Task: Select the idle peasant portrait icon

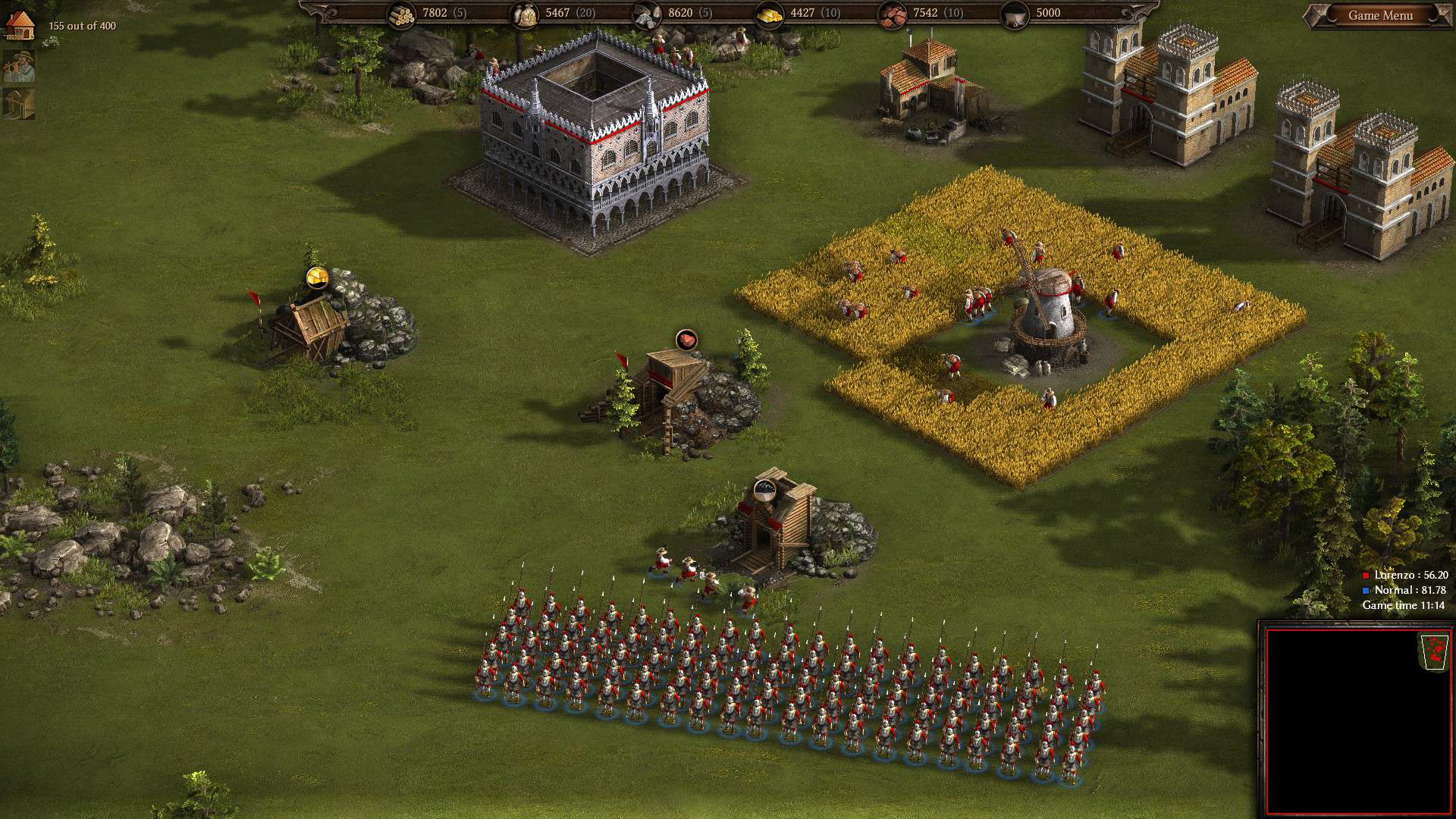Action: coord(19,67)
